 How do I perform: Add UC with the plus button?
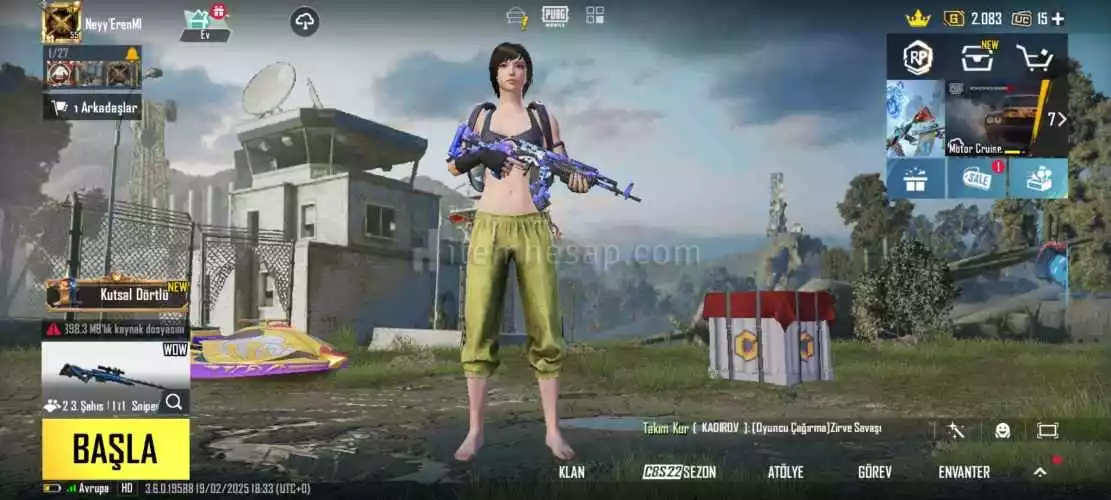click(1058, 18)
